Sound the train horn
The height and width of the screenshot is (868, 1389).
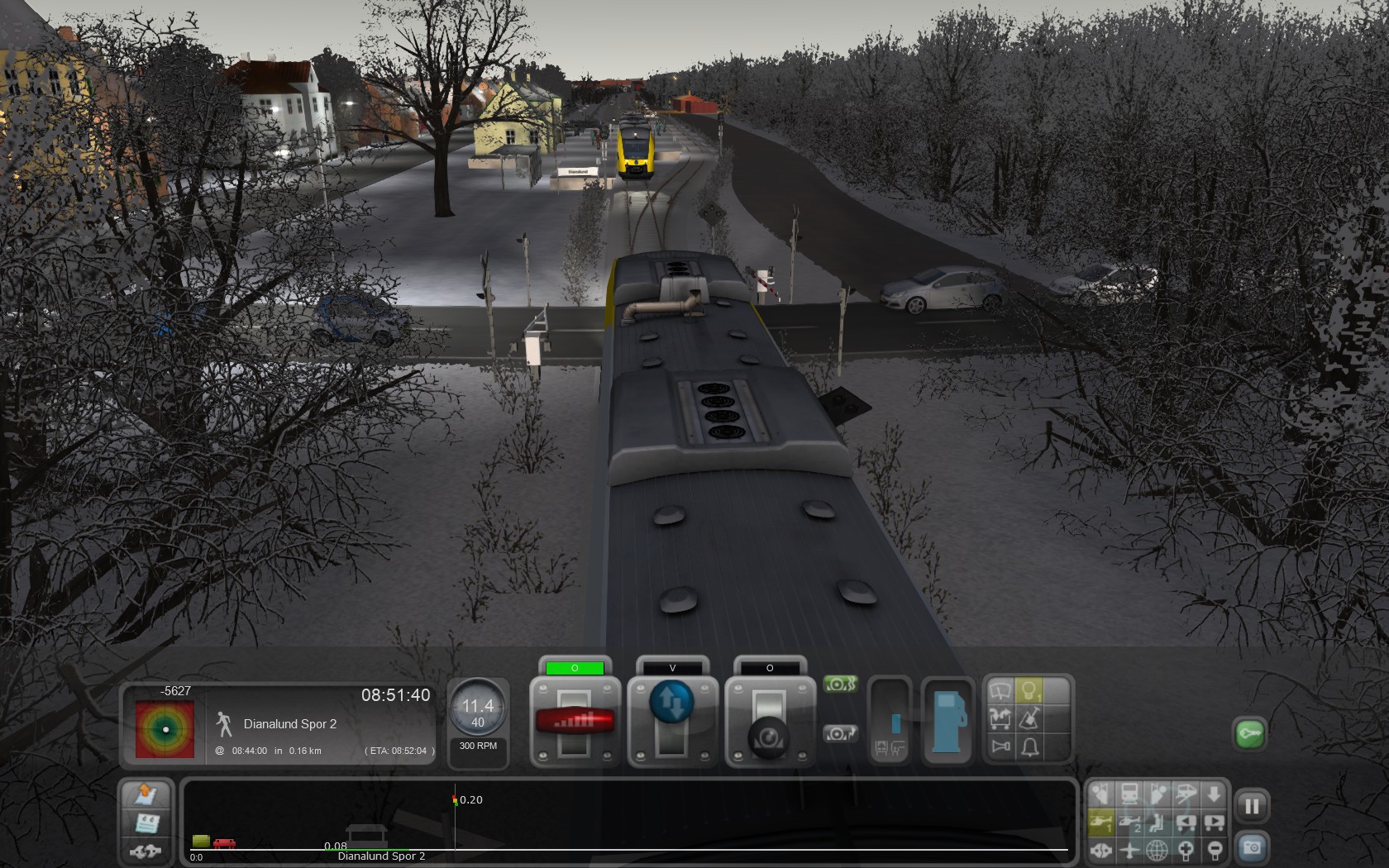click(1000, 748)
